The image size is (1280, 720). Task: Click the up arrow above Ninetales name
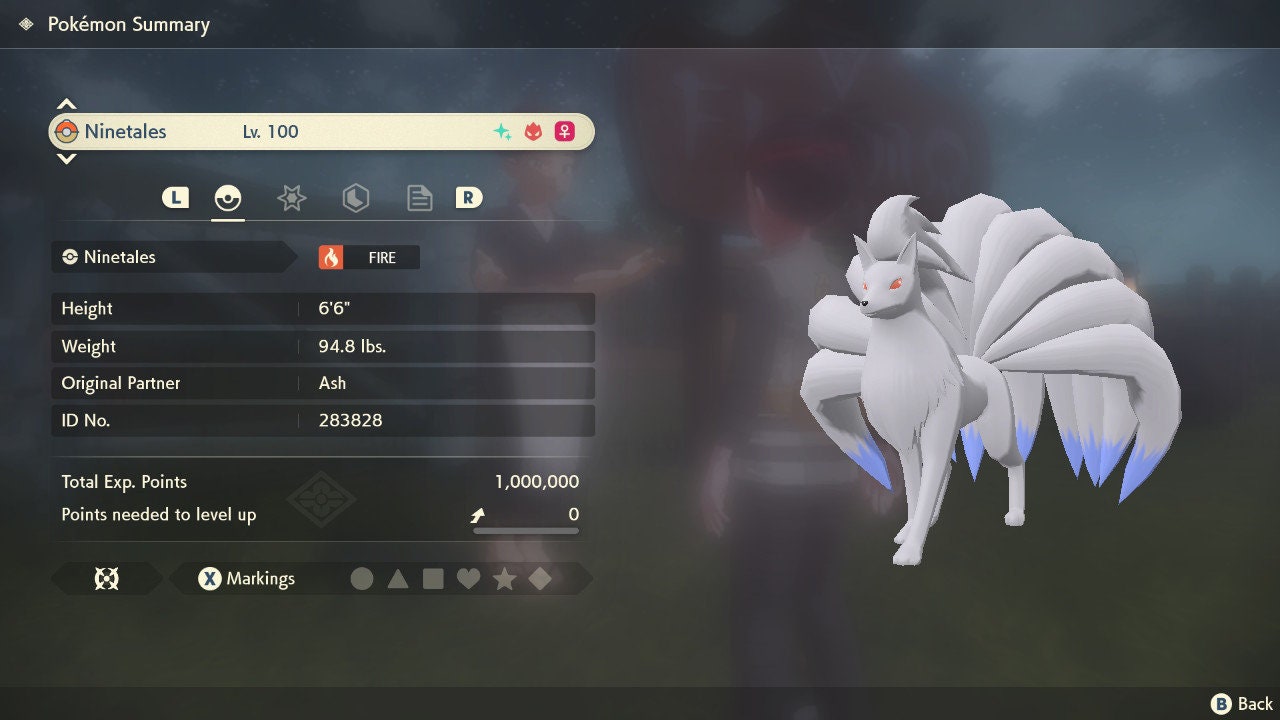point(66,103)
